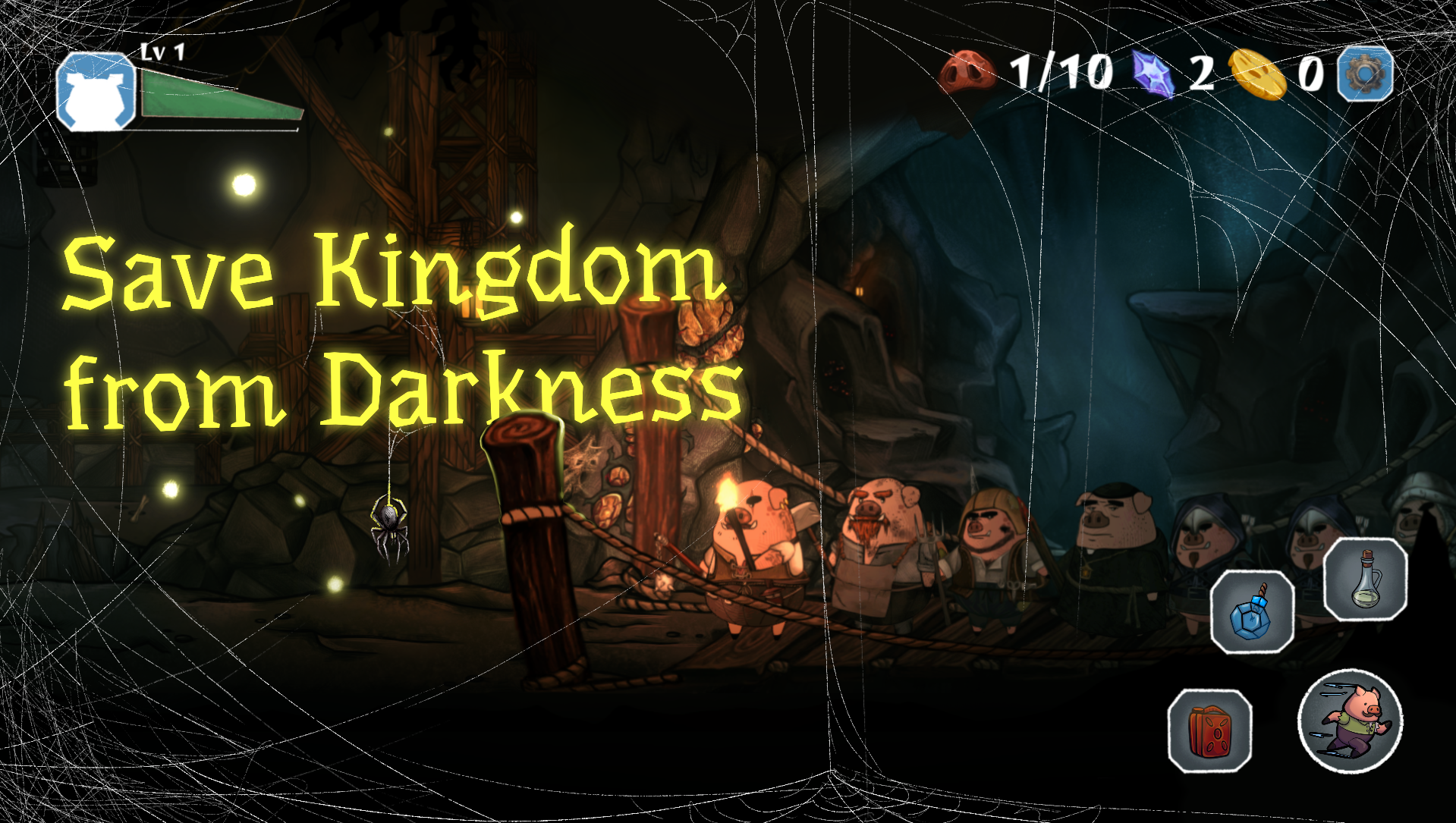The image size is (1456, 823).
Task: Open the red book inventory item
Action: [1210, 731]
